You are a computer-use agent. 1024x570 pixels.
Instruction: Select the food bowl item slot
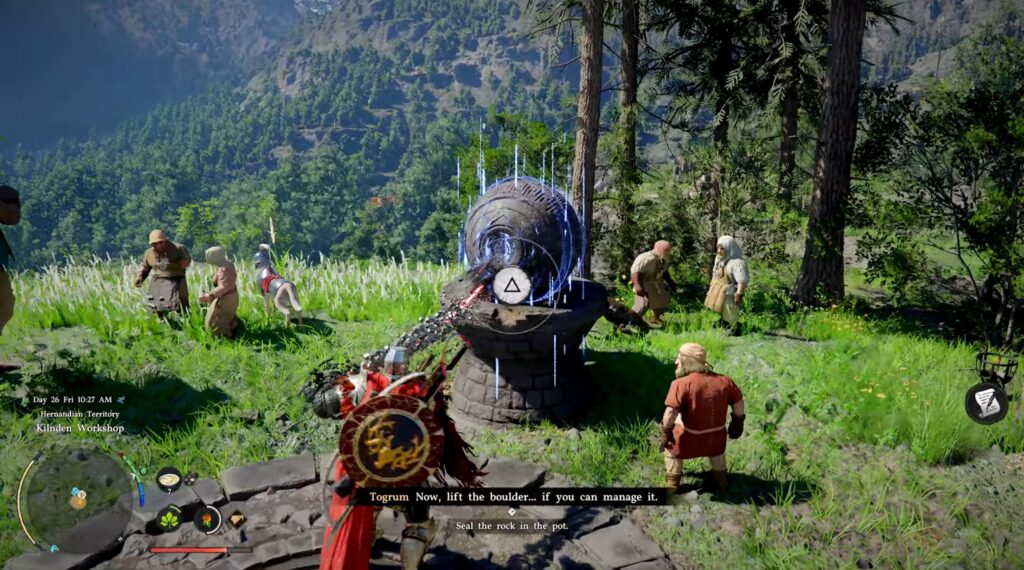168,479
